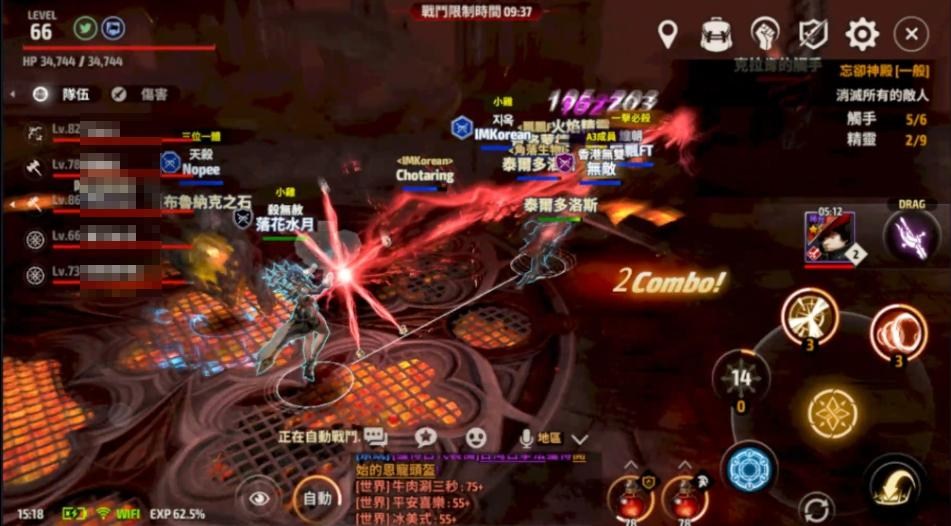Screen dimensions: 951x526
Task: Open the map location pin icon
Action: 667,35
